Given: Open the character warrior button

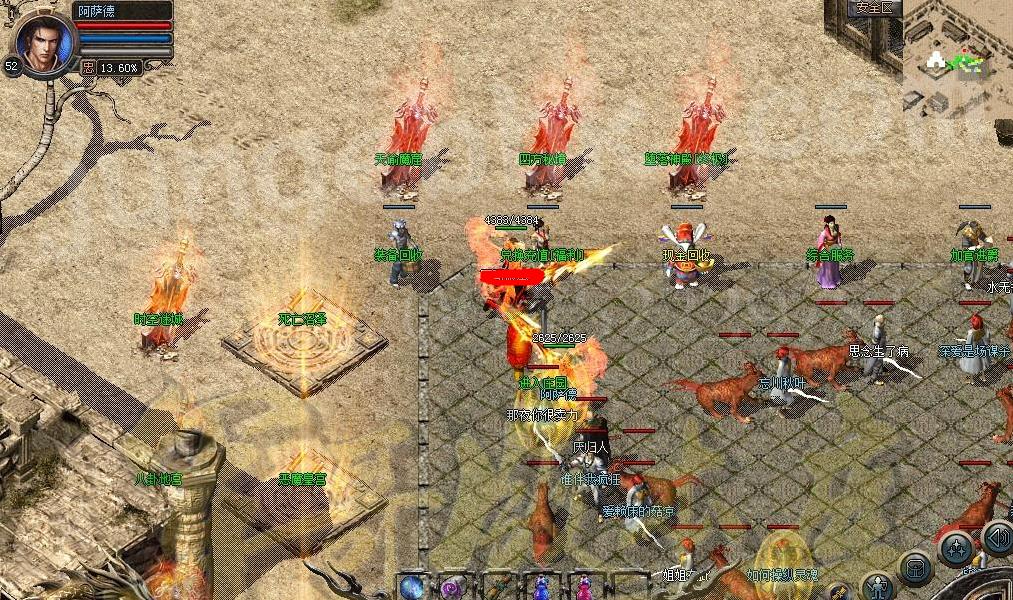Looking at the screenshot, I should pos(877,586).
